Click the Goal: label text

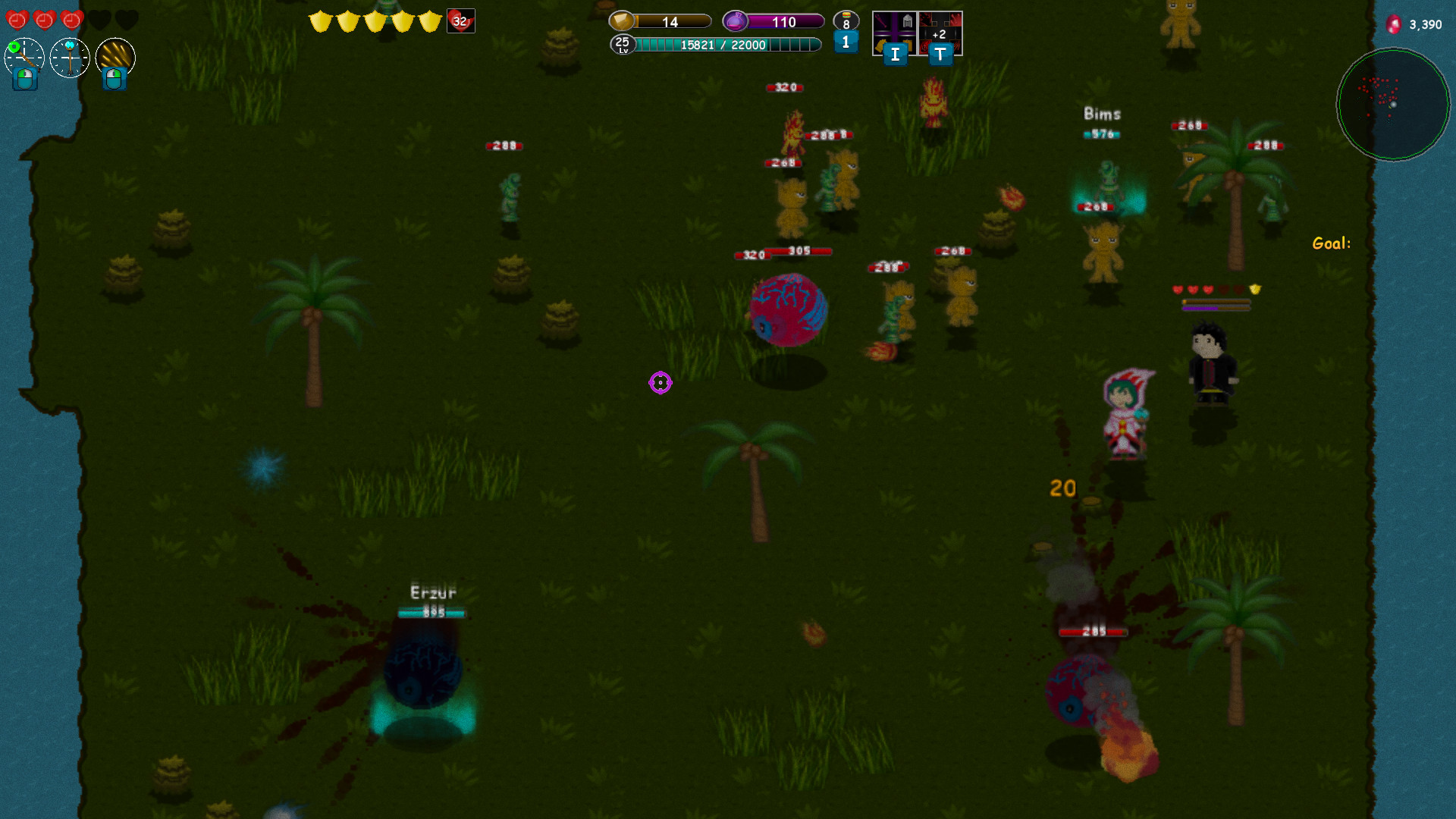coord(1332,243)
